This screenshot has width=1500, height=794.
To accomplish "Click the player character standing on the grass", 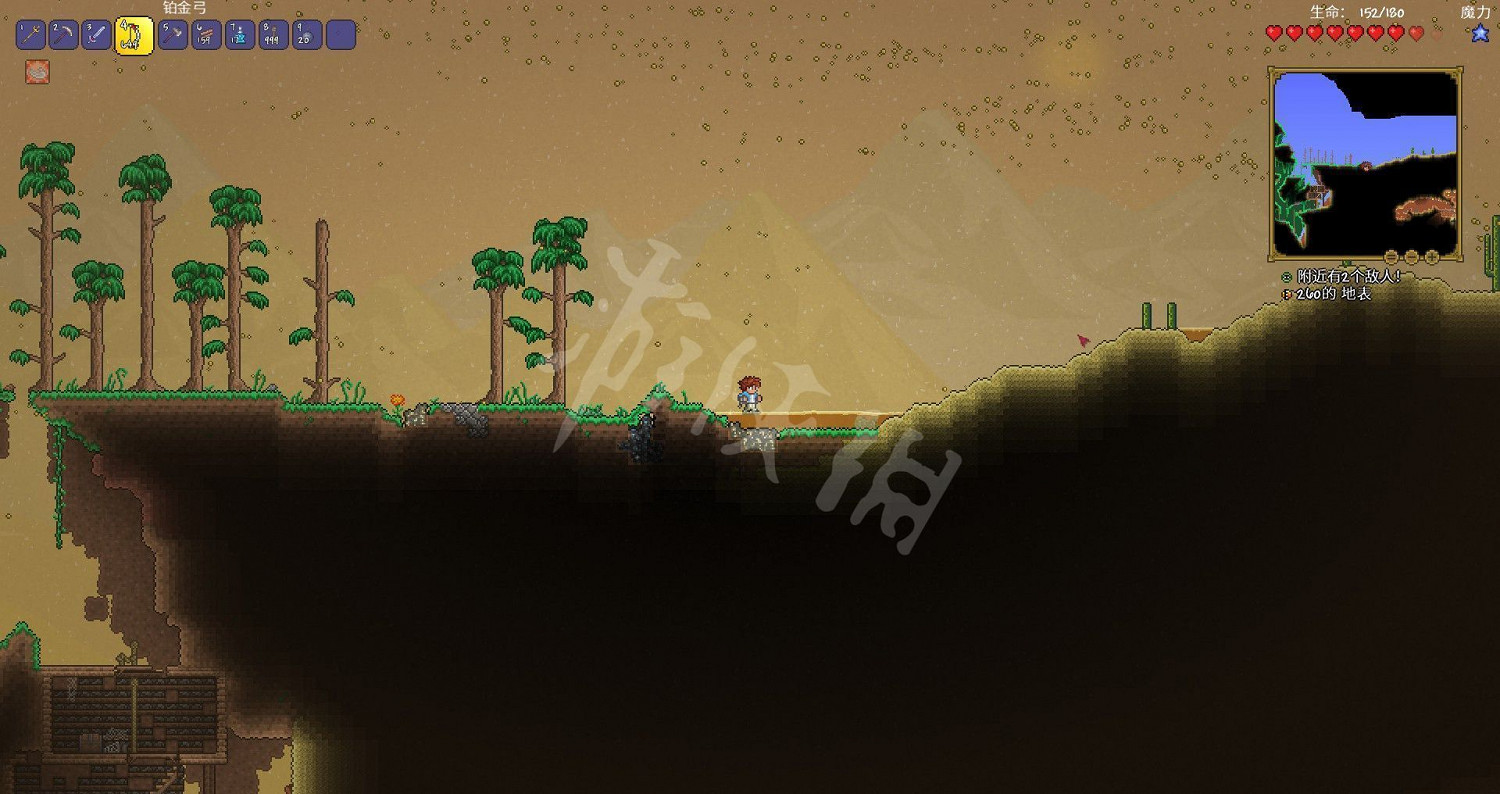I will pos(750,392).
